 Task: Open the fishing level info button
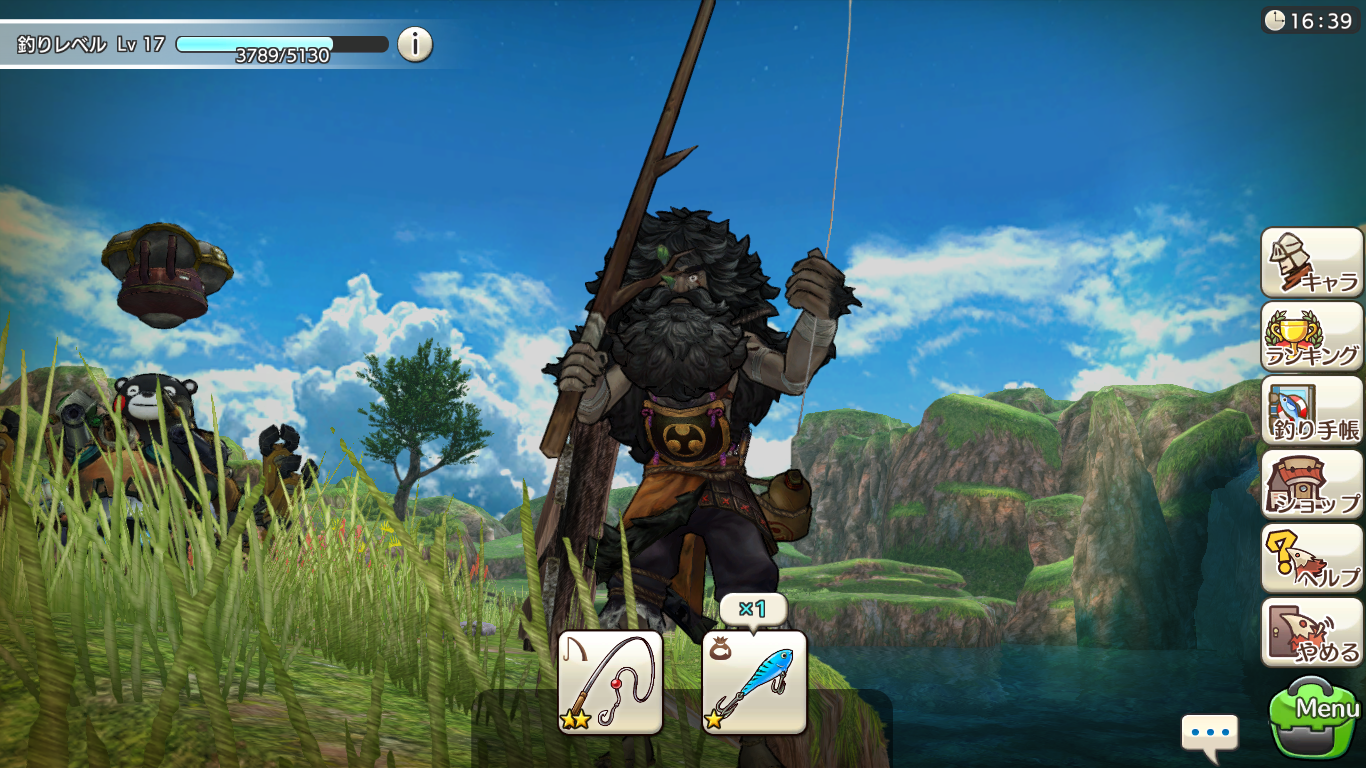click(x=415, y=44)
